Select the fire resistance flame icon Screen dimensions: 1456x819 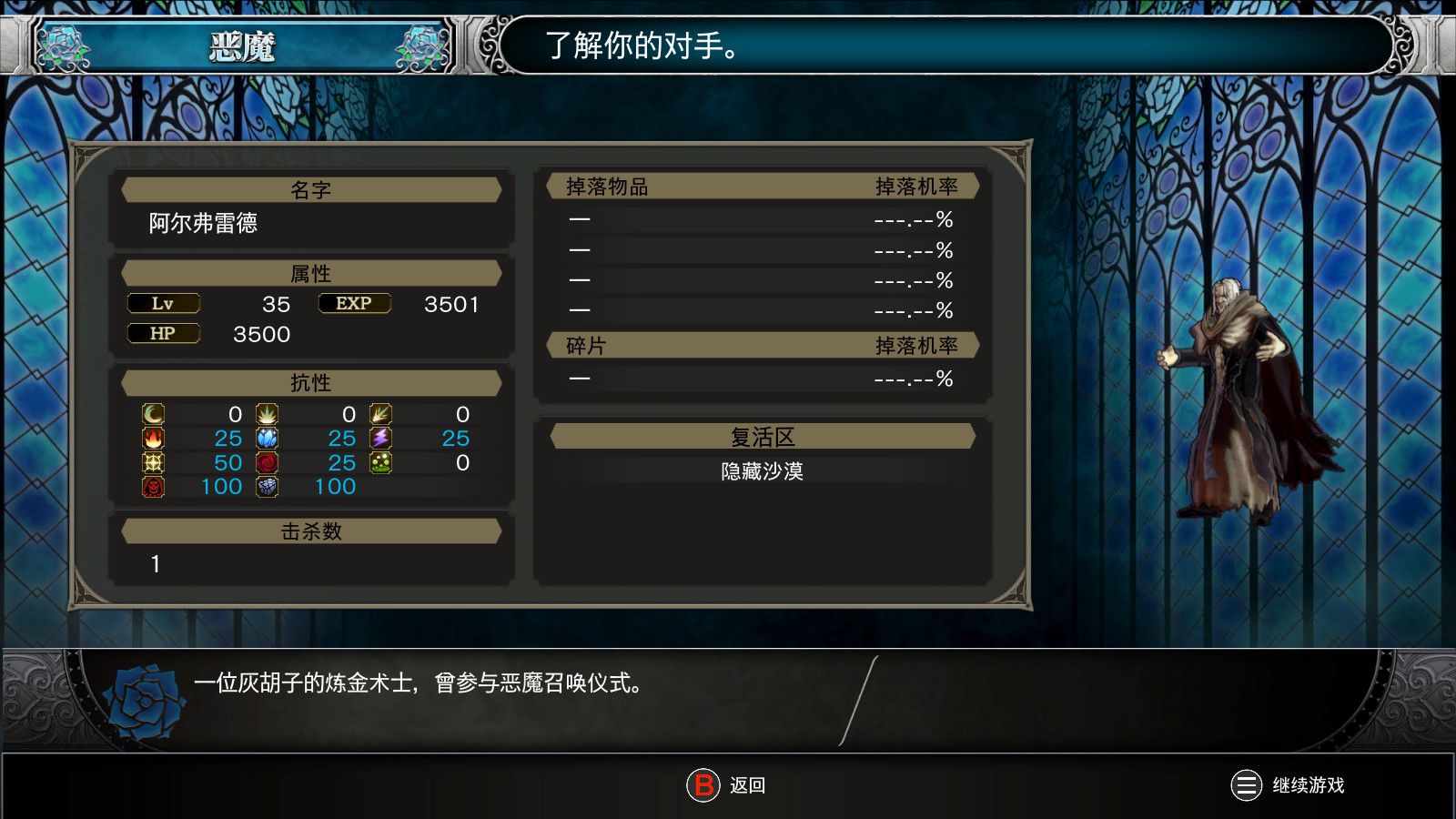154,439
